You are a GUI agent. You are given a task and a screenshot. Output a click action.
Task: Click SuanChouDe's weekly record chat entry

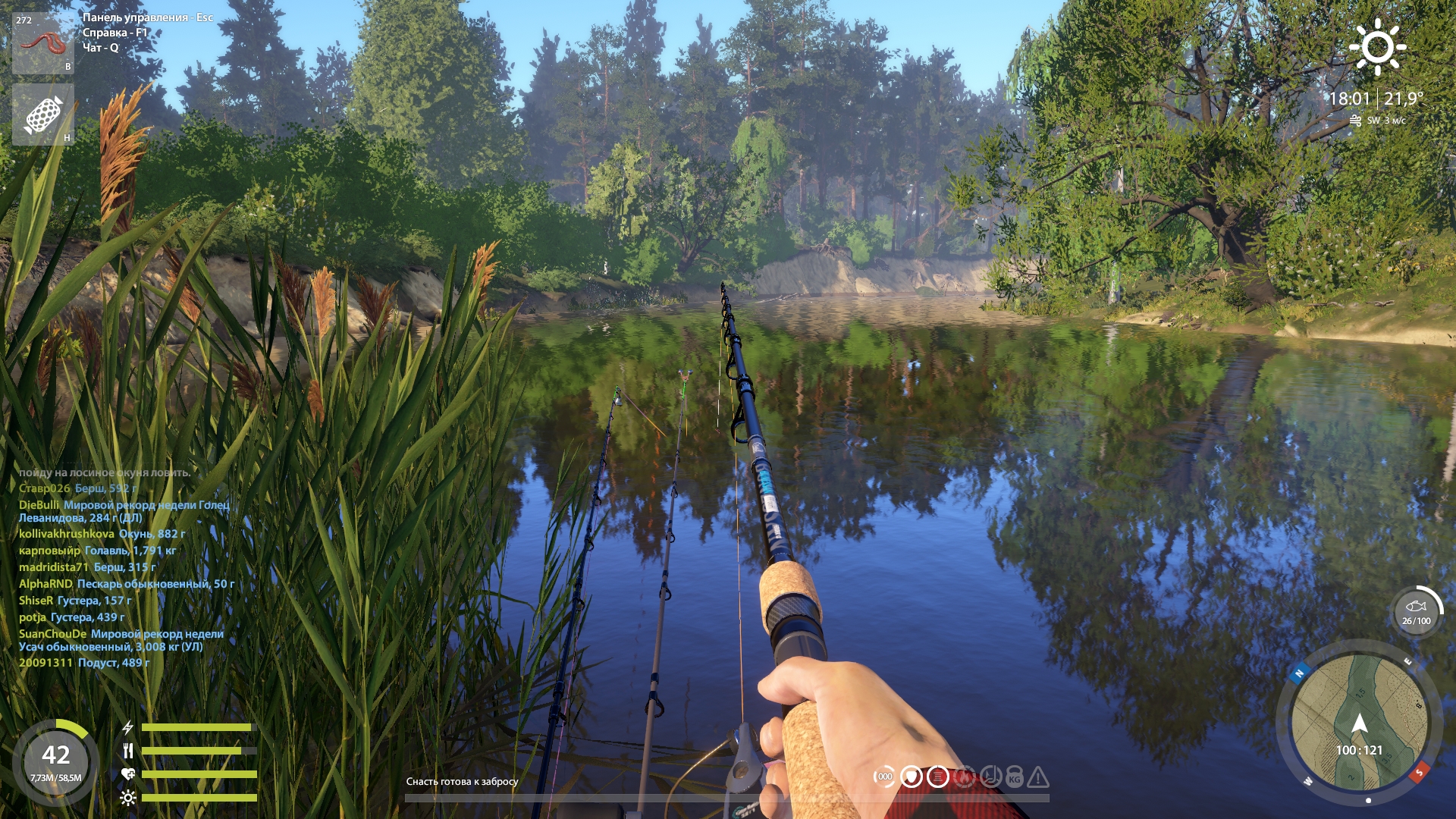[121, 640]
